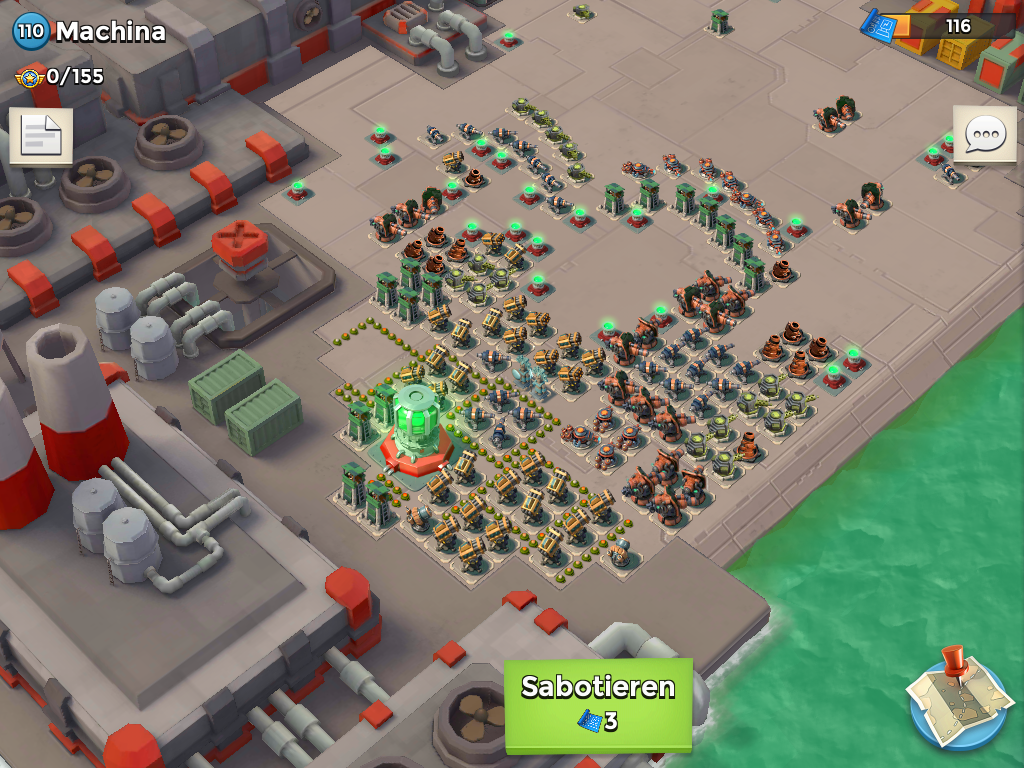Image resolution: width=1024 pixels, height=768 pixels.
Task: Return to the map with pushpin icon
Action: [957, 700]
